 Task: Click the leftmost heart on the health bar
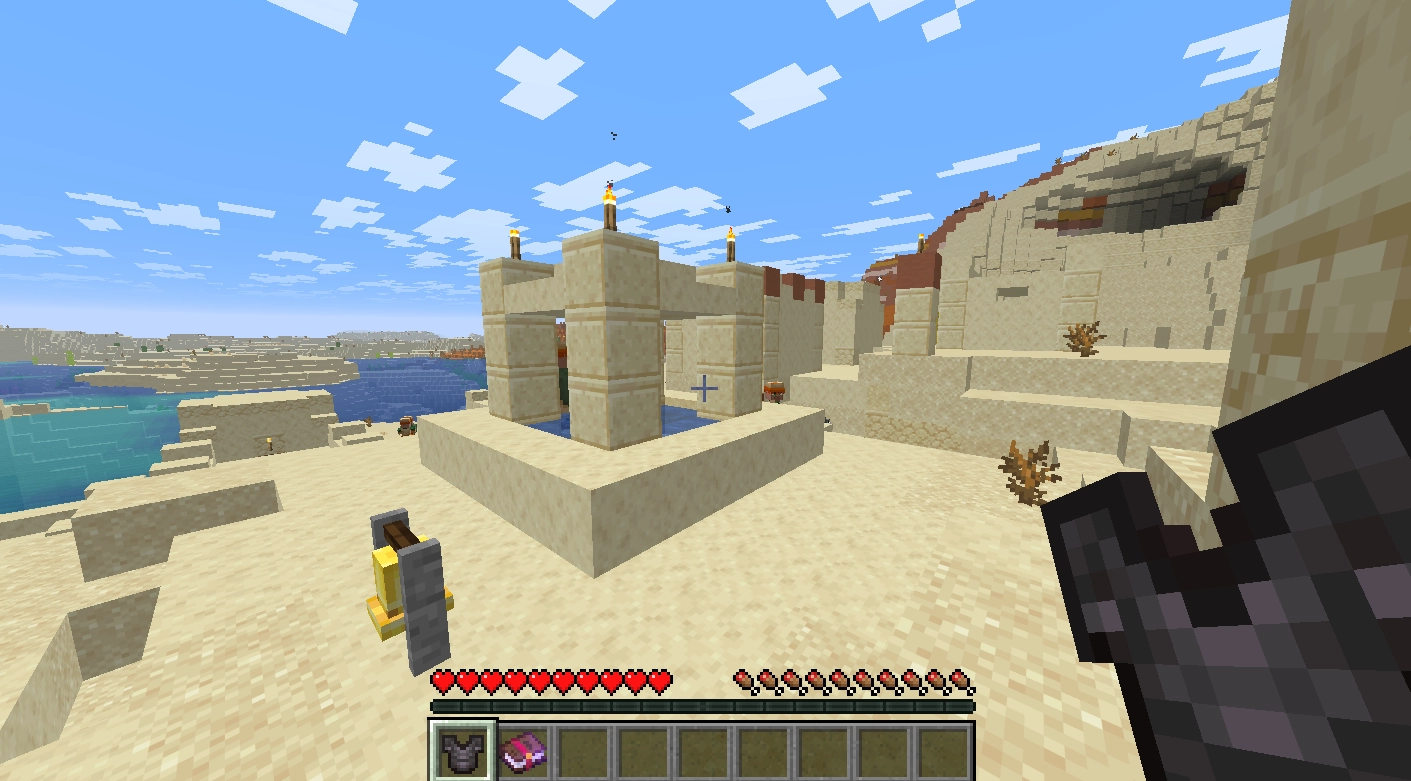coord(440,678)
